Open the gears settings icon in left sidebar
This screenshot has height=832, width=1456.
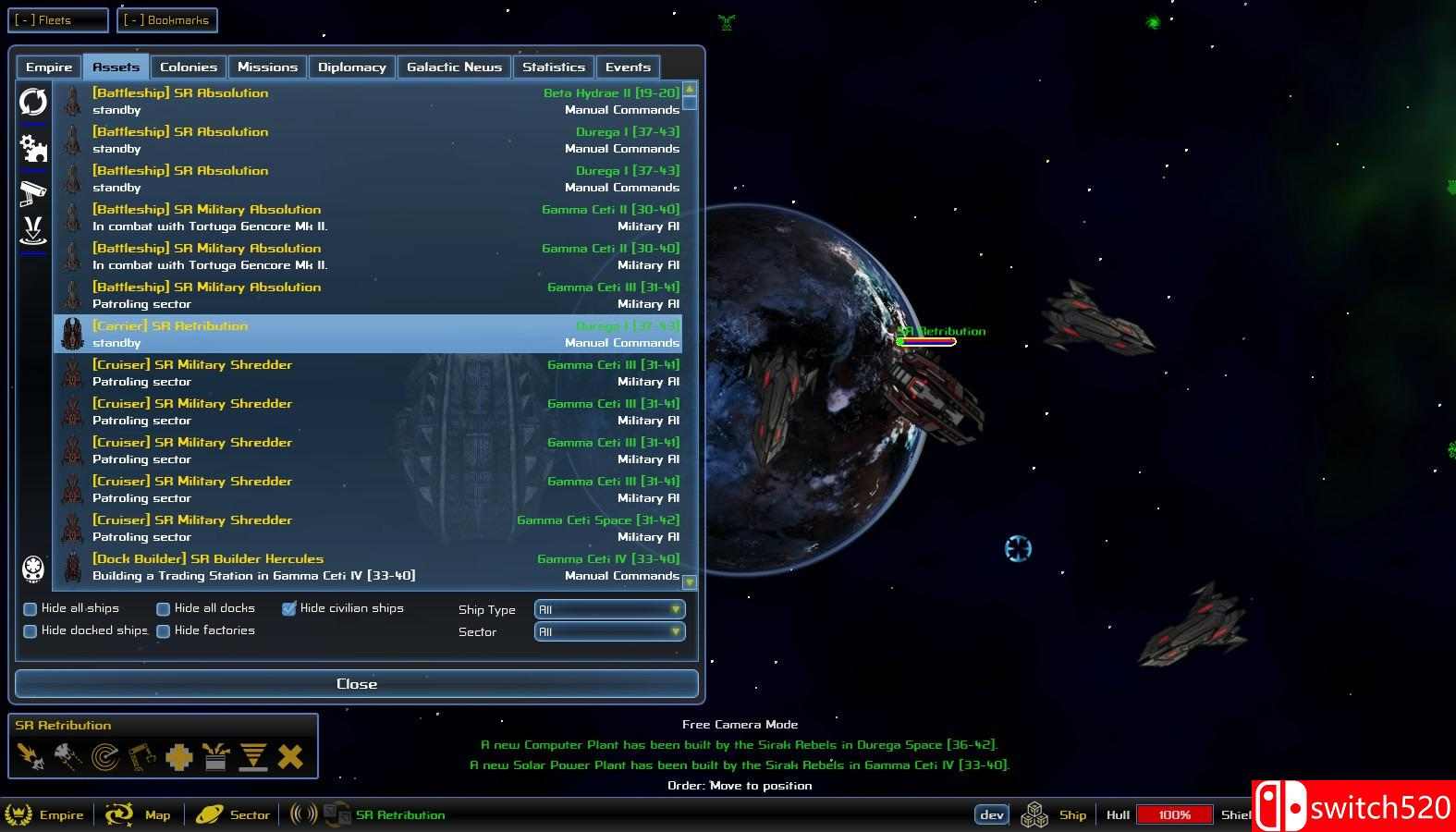tap(33, 148)
